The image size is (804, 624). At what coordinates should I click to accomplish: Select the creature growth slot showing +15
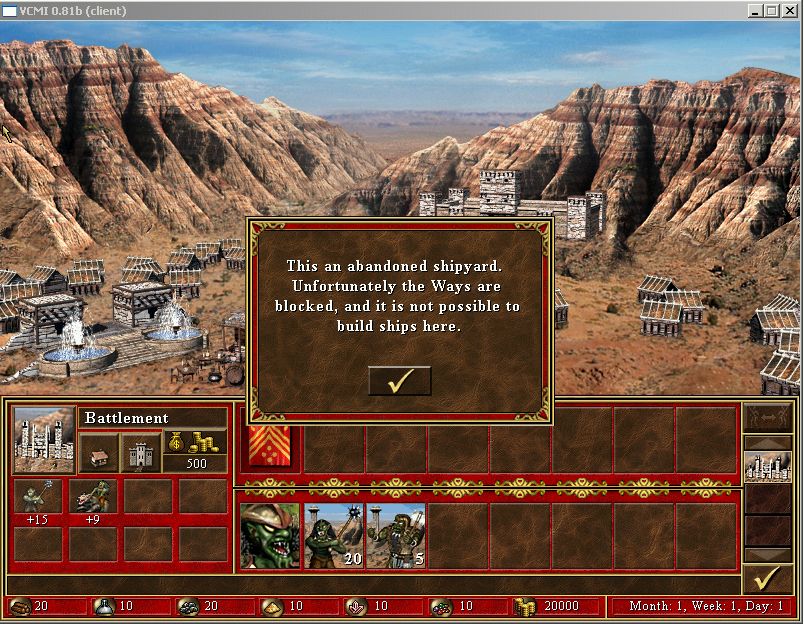tap(38, 498)
